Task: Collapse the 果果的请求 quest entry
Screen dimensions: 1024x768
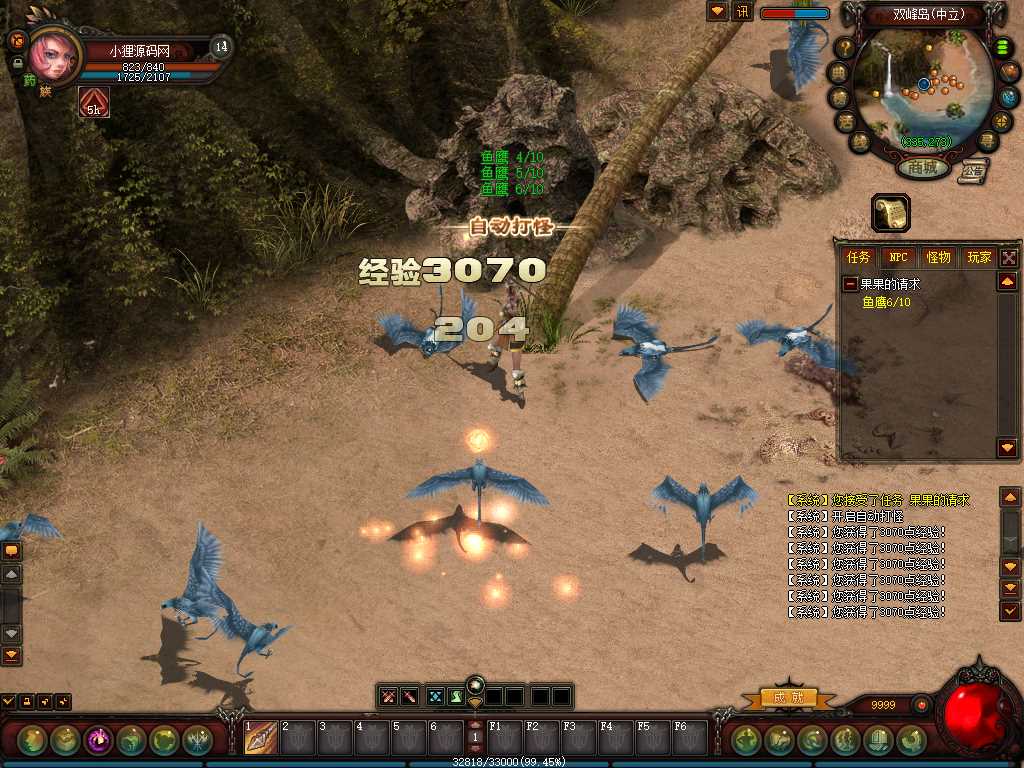Action: pyautogui.click(x=850, y=284)
